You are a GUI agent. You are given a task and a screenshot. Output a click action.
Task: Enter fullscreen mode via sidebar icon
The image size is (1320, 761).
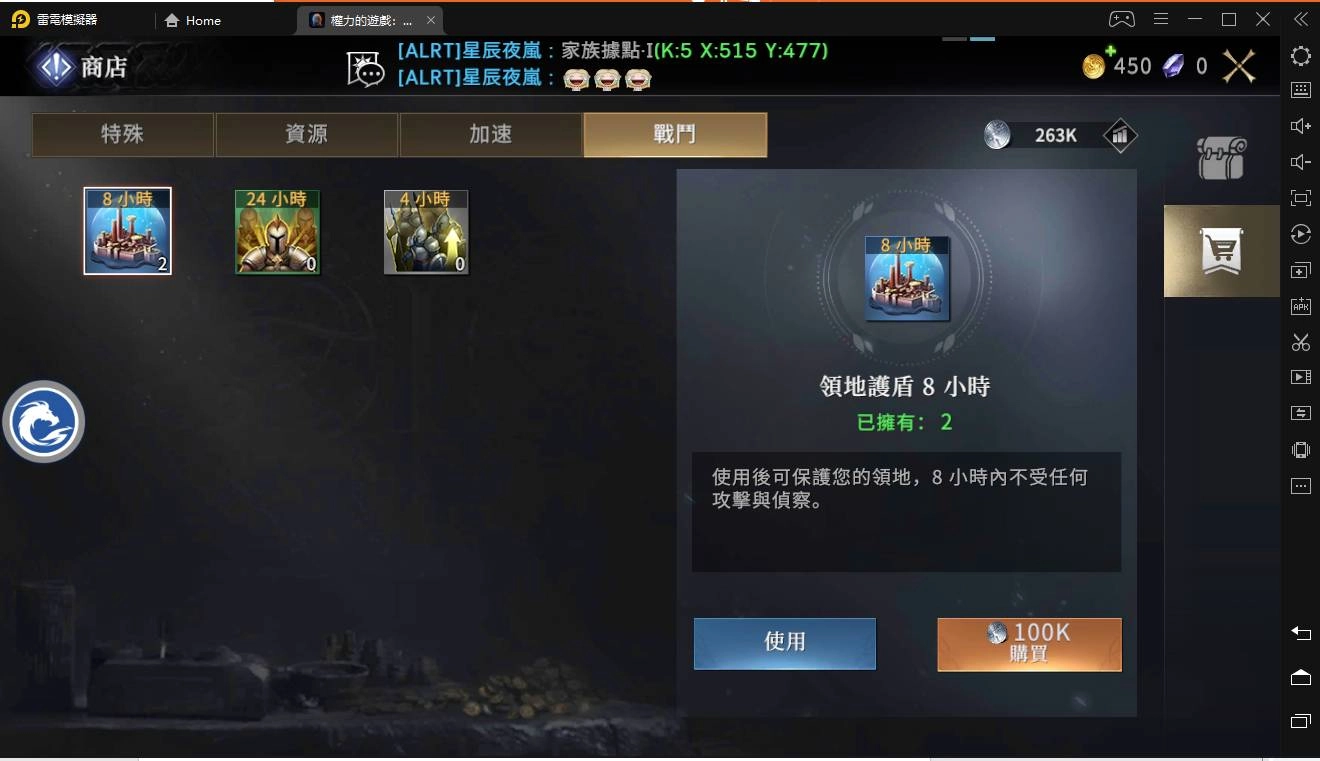[1300, 197]
